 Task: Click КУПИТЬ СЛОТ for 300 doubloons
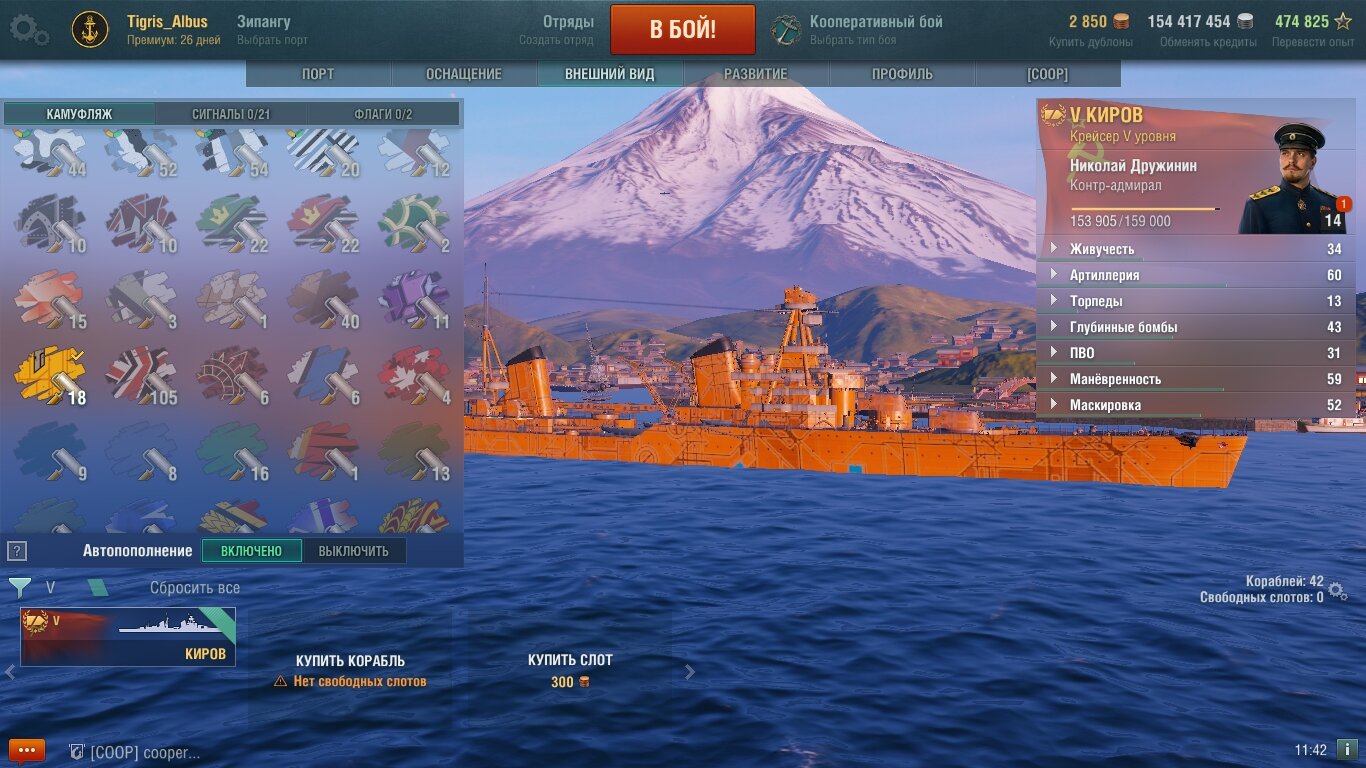point(570,670)
